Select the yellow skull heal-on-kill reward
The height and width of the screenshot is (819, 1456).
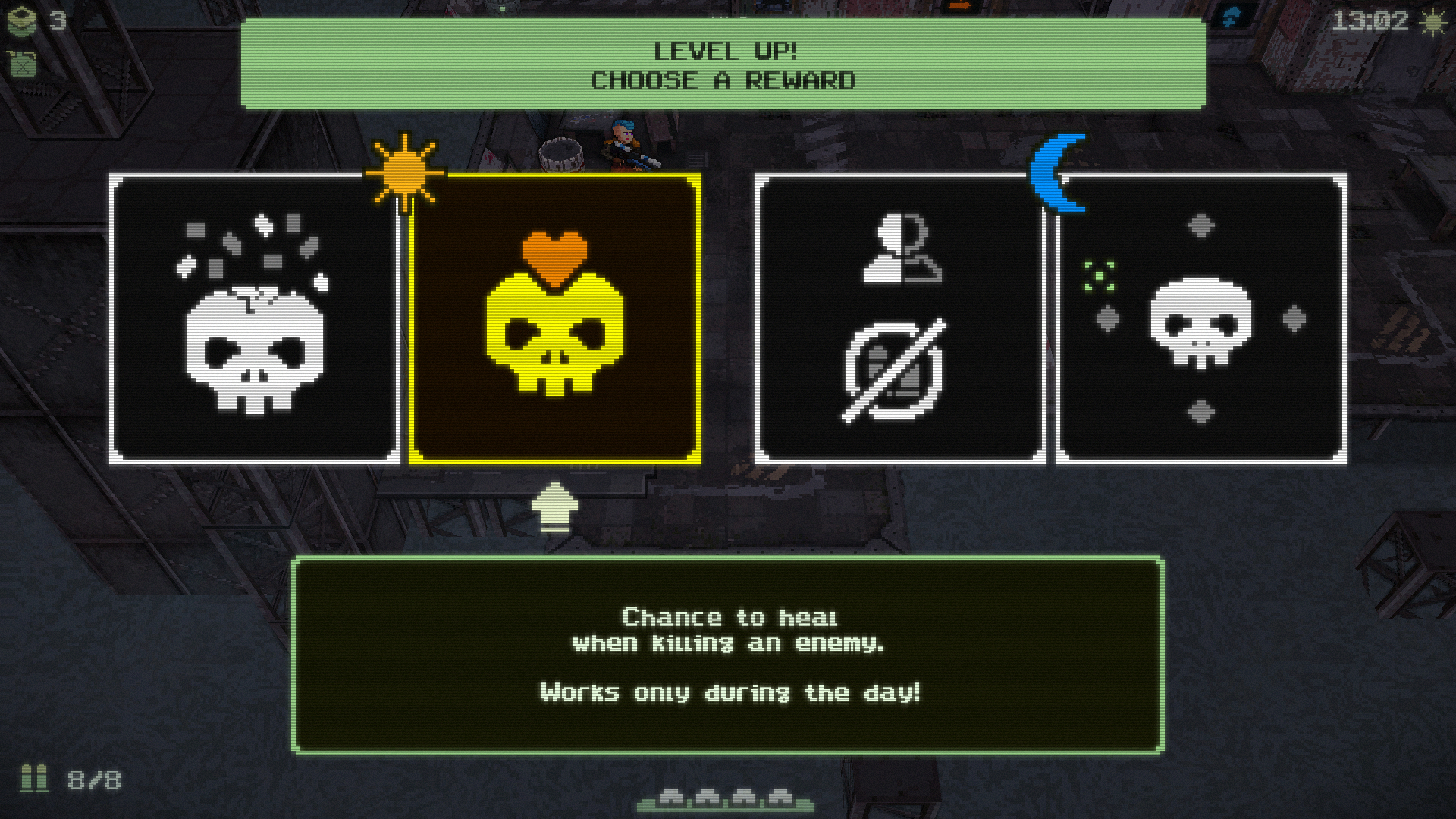[555, 318]
